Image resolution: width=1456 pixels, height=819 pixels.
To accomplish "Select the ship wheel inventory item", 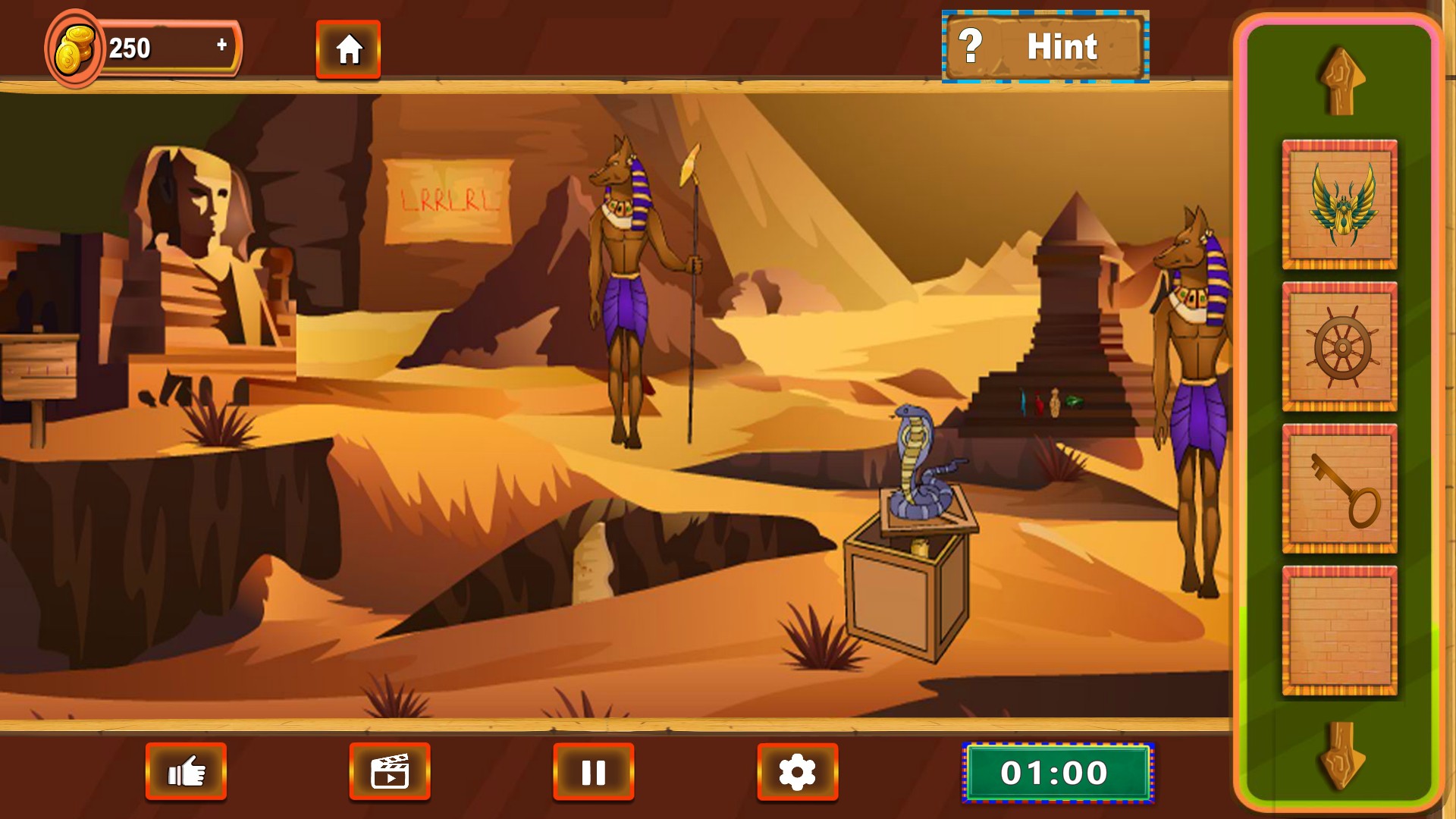I will [x=1339, y=347].
